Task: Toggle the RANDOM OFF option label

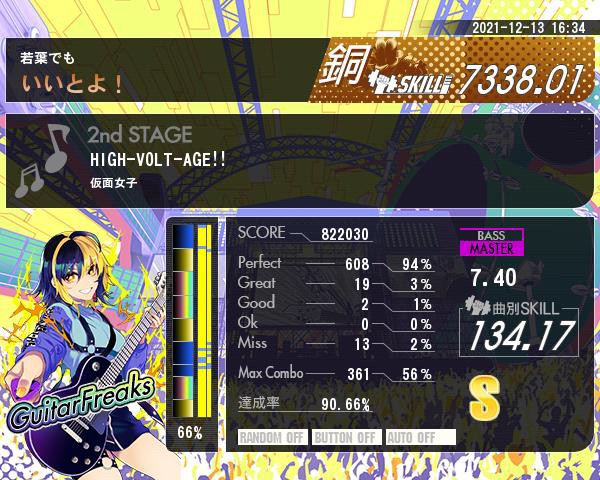Action: [x=273, y=437]
